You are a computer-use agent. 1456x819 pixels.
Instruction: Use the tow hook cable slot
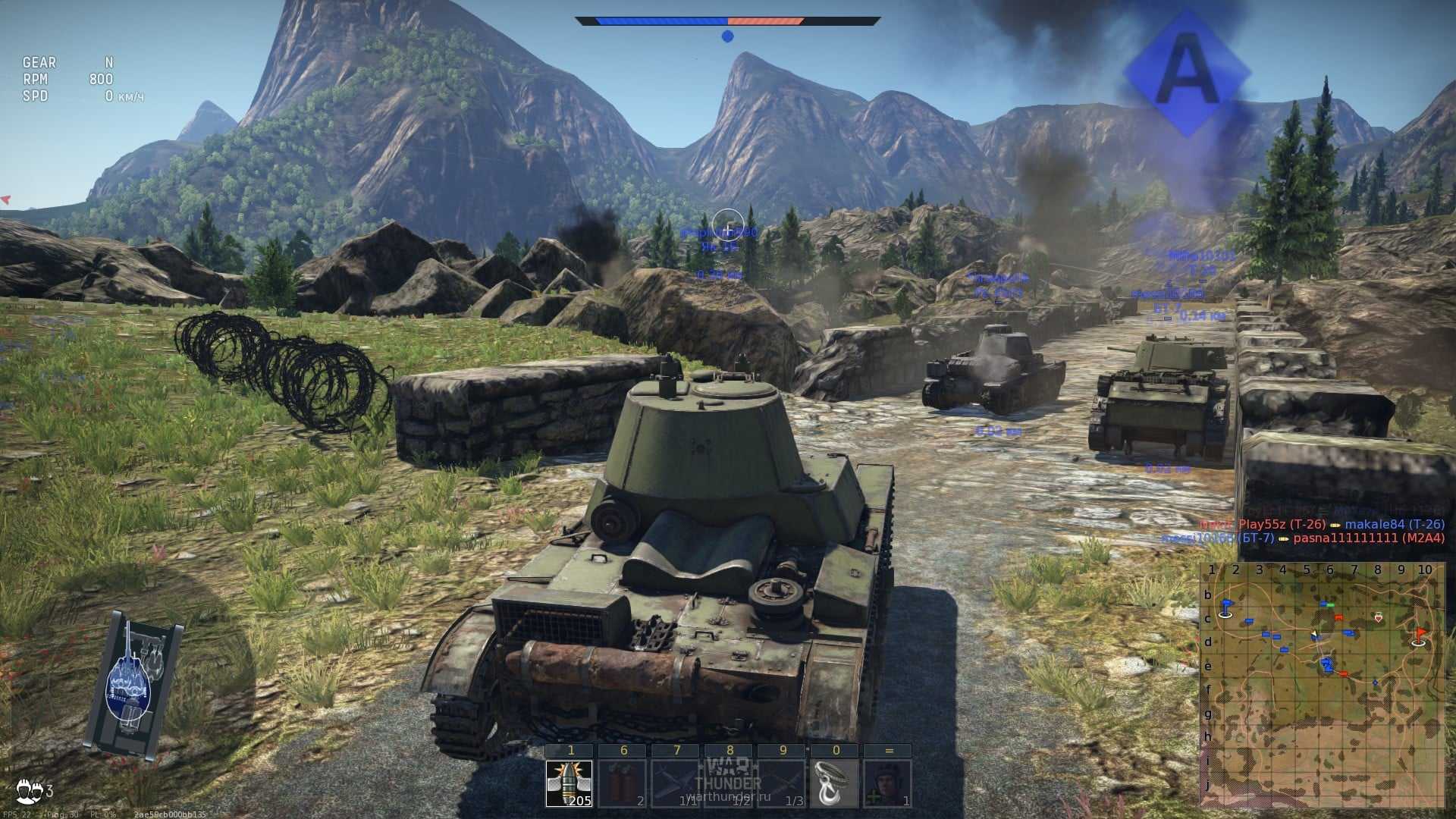(834, 783)
